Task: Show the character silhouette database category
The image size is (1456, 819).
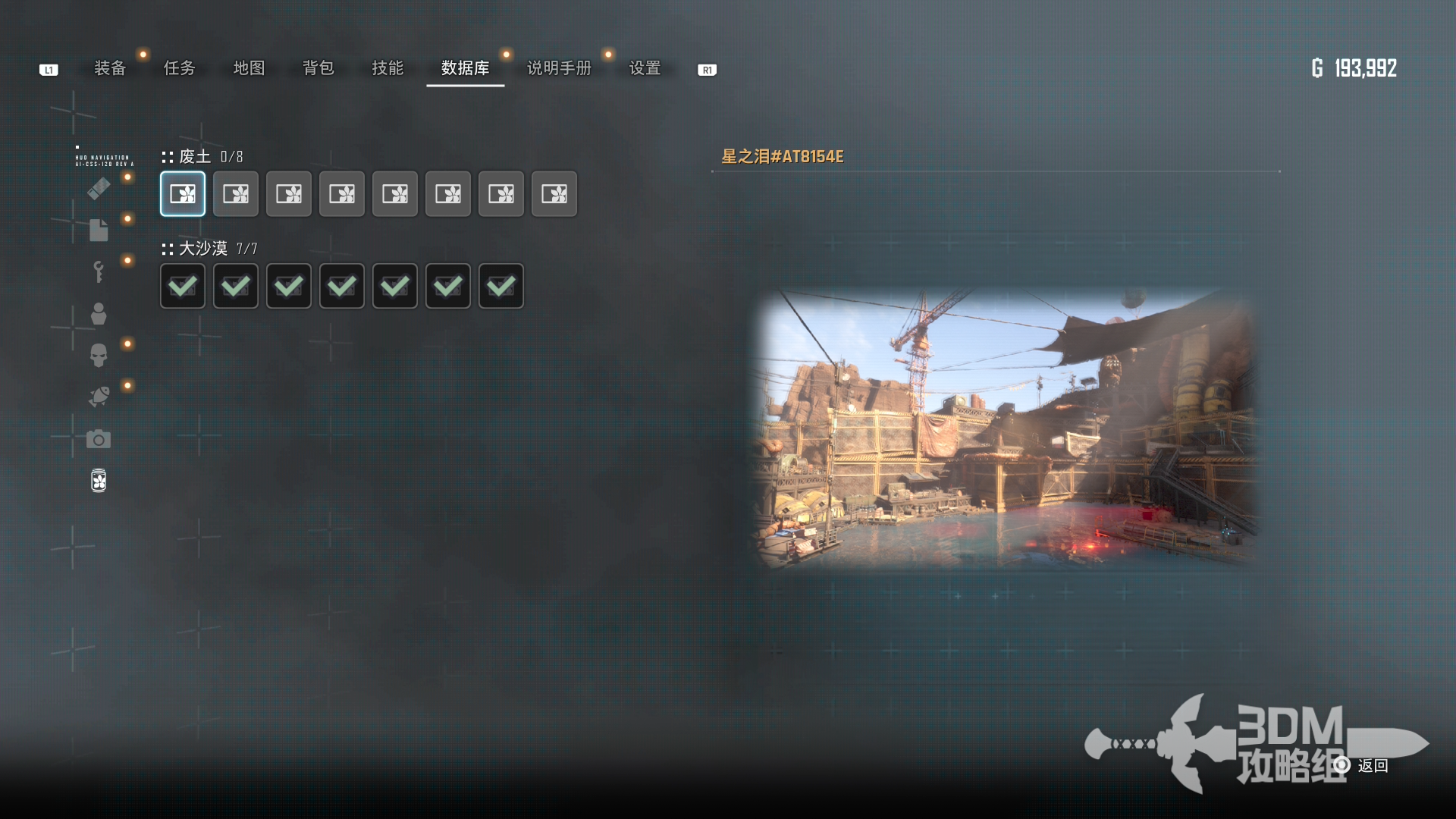Action: click(x=99, y=313)
